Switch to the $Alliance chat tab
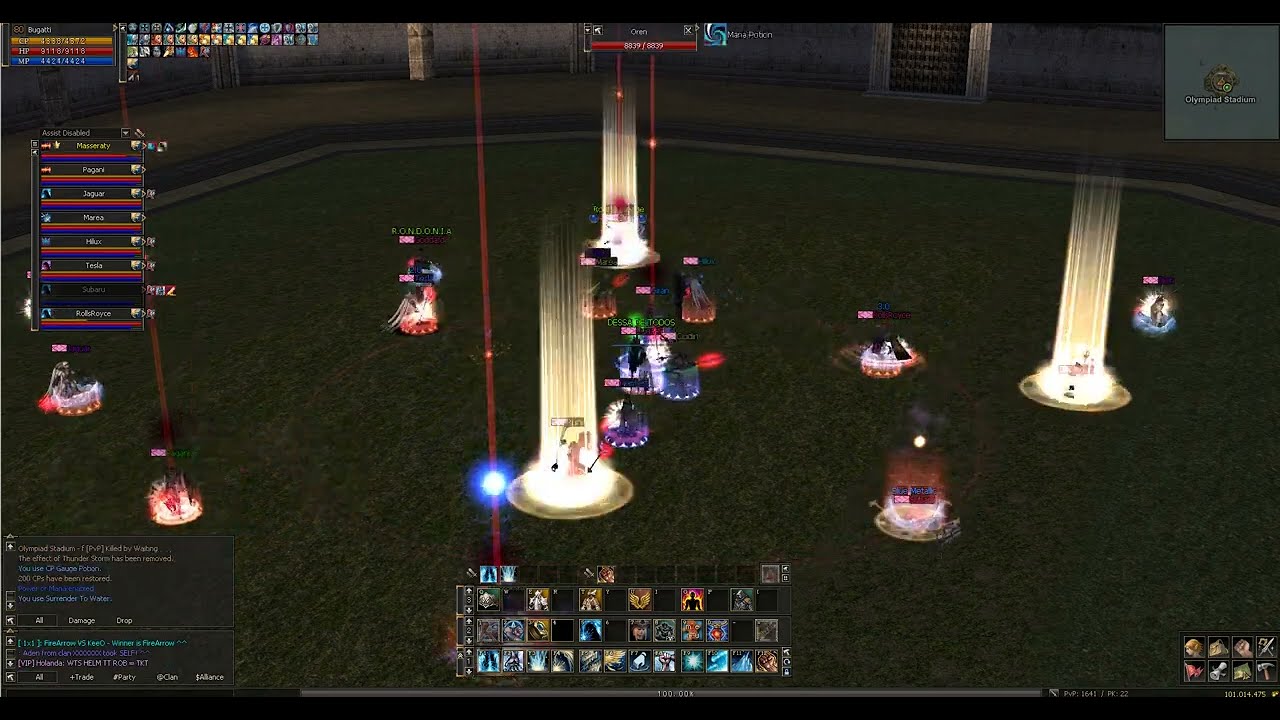 click(210, 677)
